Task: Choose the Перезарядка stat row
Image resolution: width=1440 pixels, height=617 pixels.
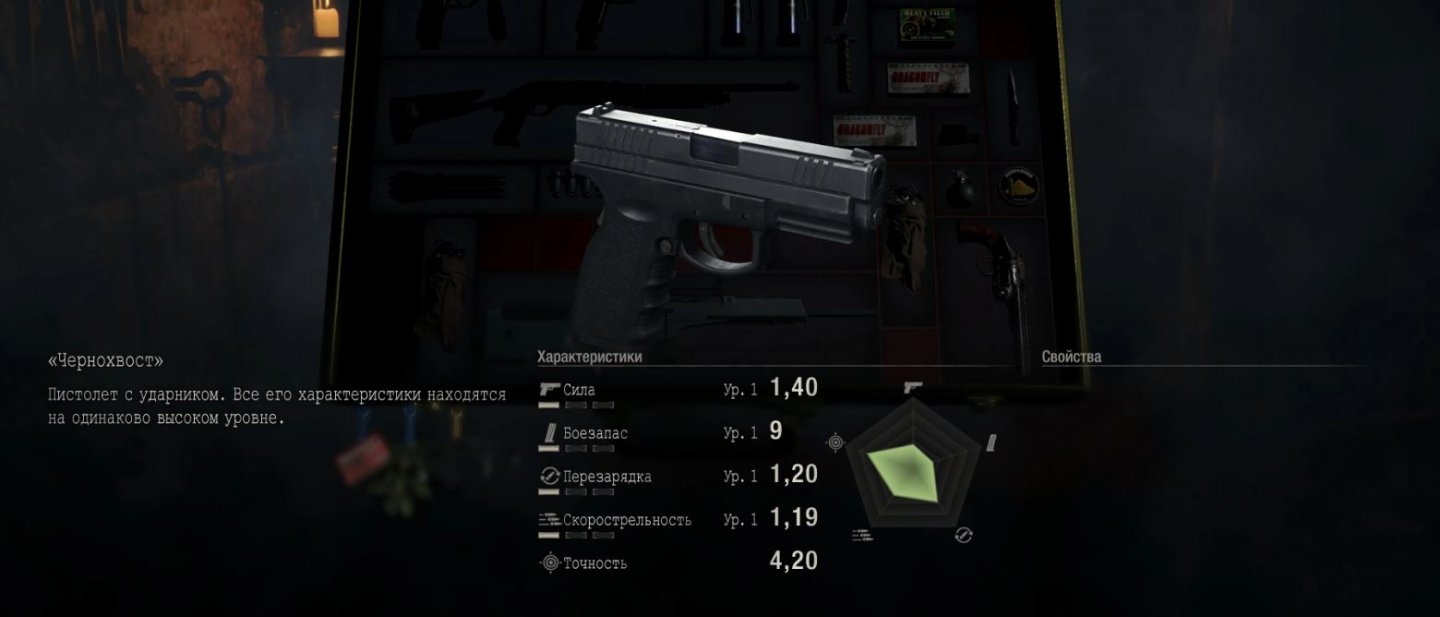Action: [x=677, y=476]
